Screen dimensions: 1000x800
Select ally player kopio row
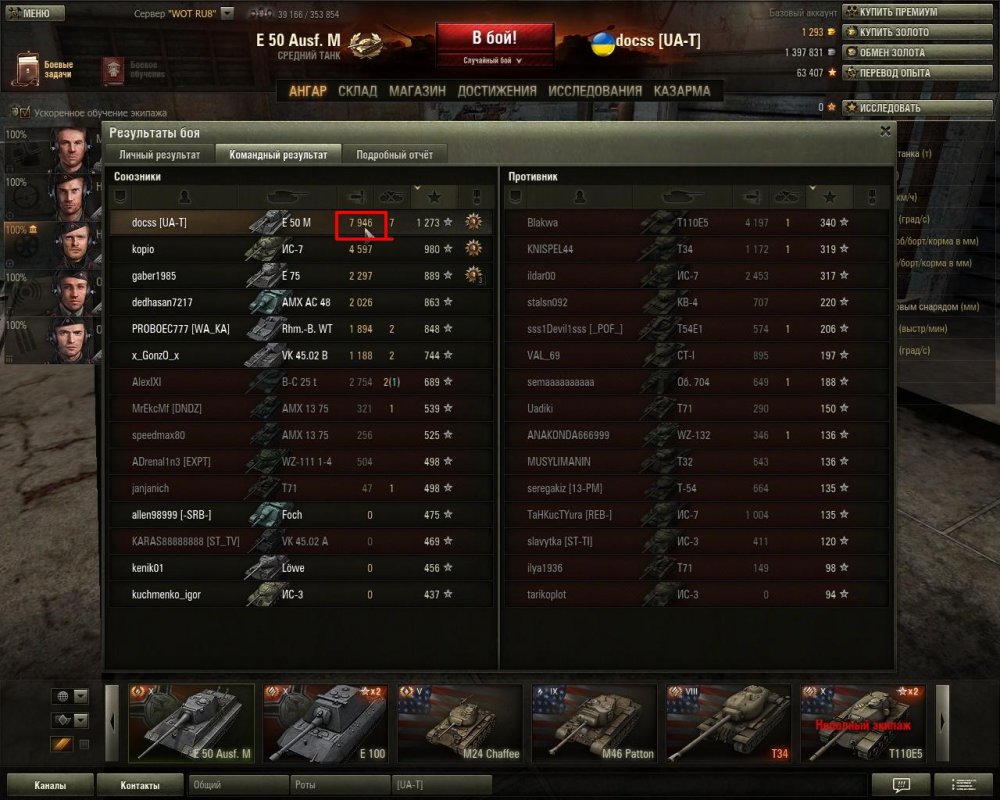300,249
